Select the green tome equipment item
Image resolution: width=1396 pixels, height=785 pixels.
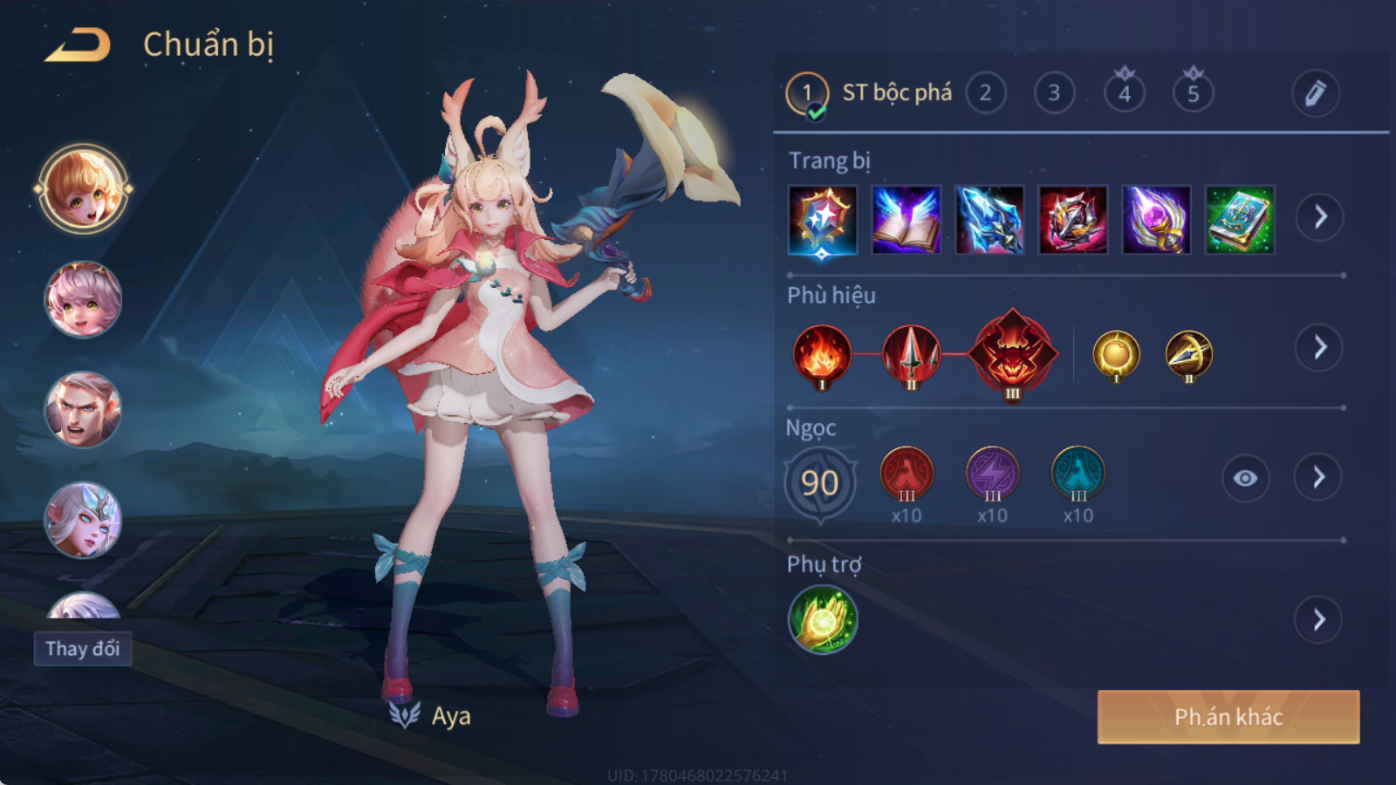[x=1240, y=219]
